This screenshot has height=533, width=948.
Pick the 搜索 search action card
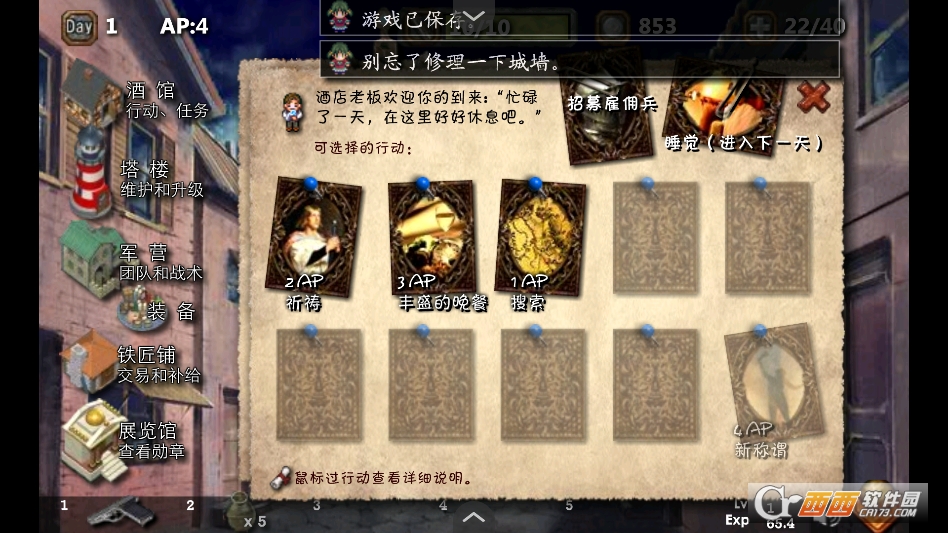tap(540, 238)
